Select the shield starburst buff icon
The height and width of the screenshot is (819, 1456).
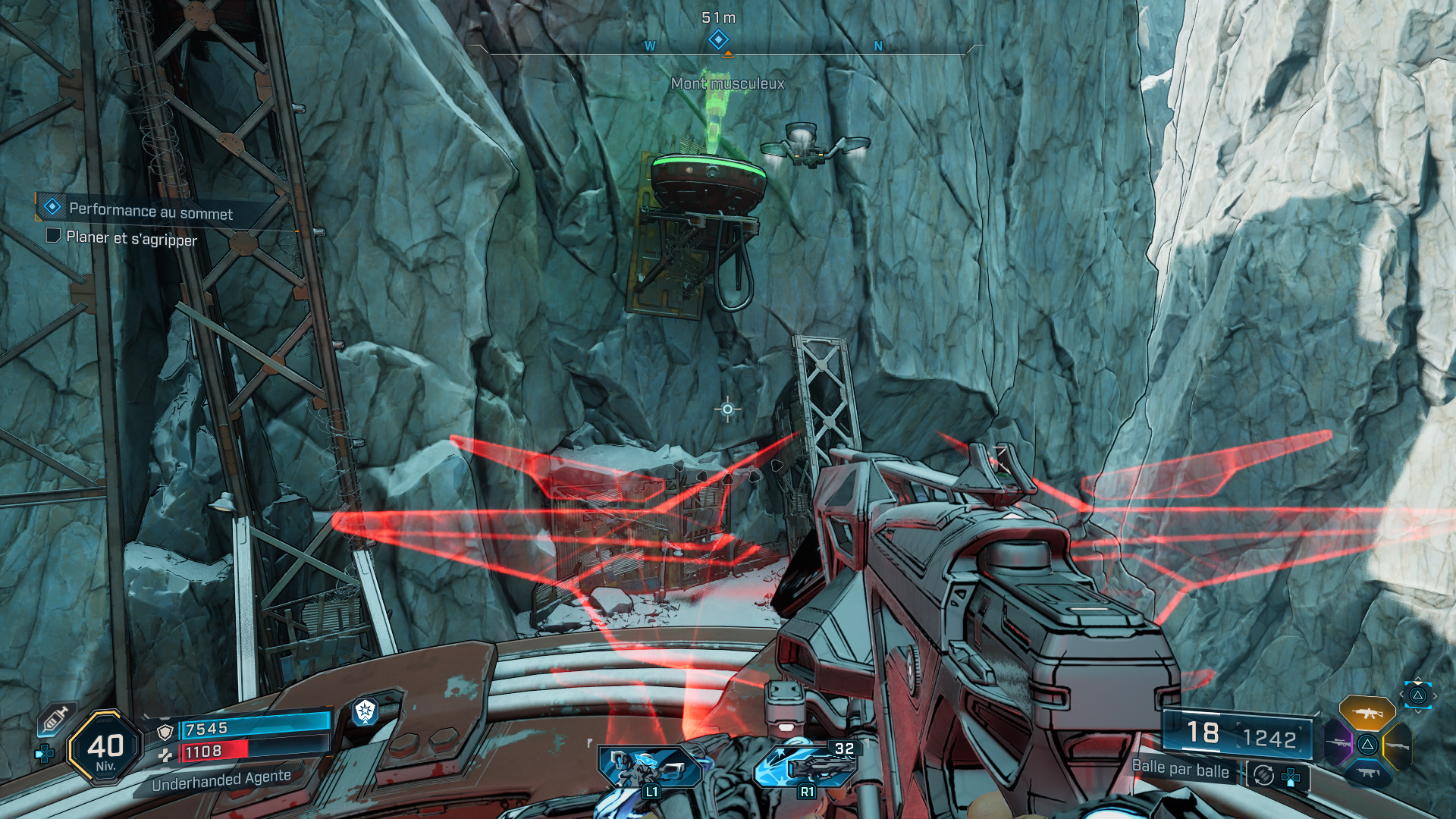coord(366,711)
